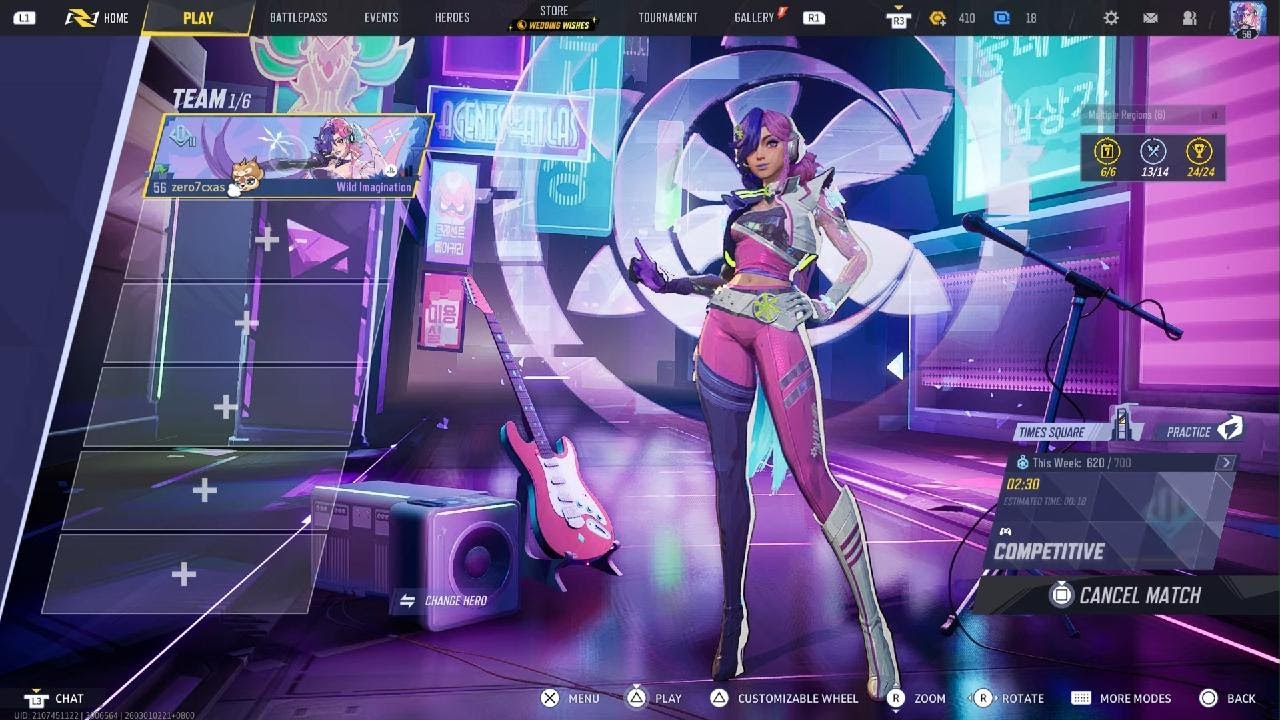Open the friends list icon

[1189, 18]
